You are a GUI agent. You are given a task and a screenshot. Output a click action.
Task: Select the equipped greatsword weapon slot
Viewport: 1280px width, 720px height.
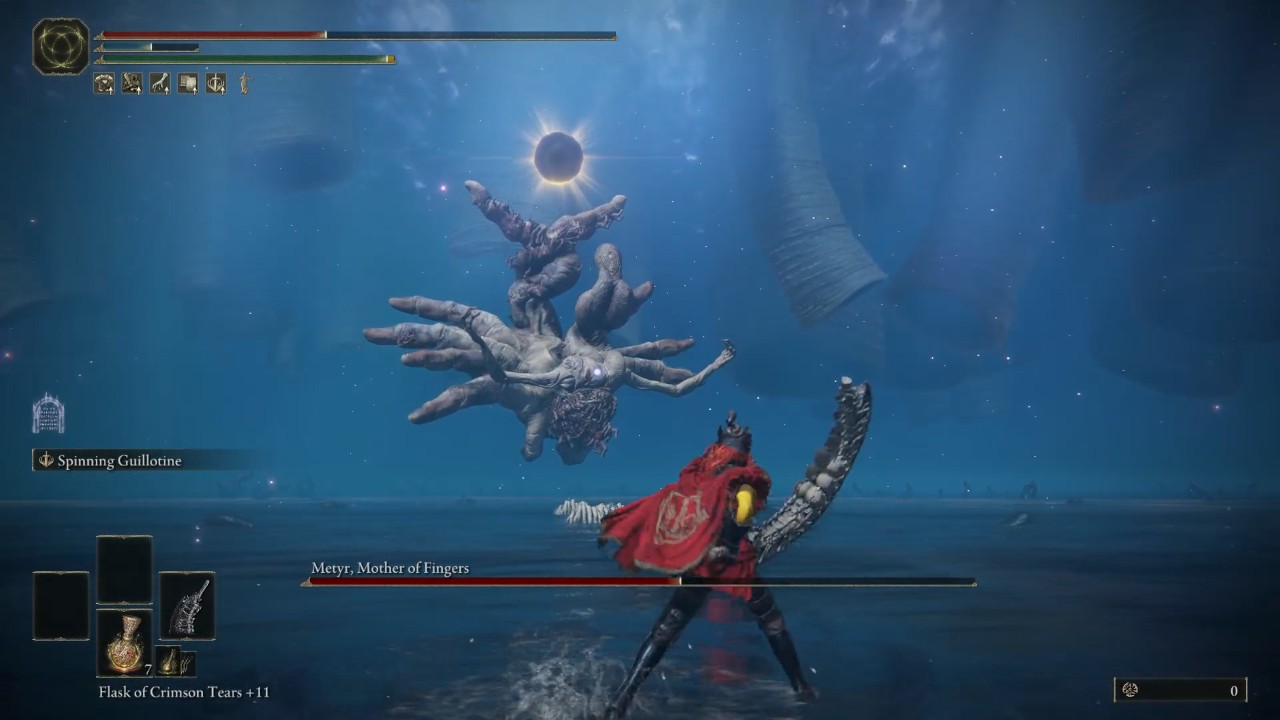(x=187, y=606)
